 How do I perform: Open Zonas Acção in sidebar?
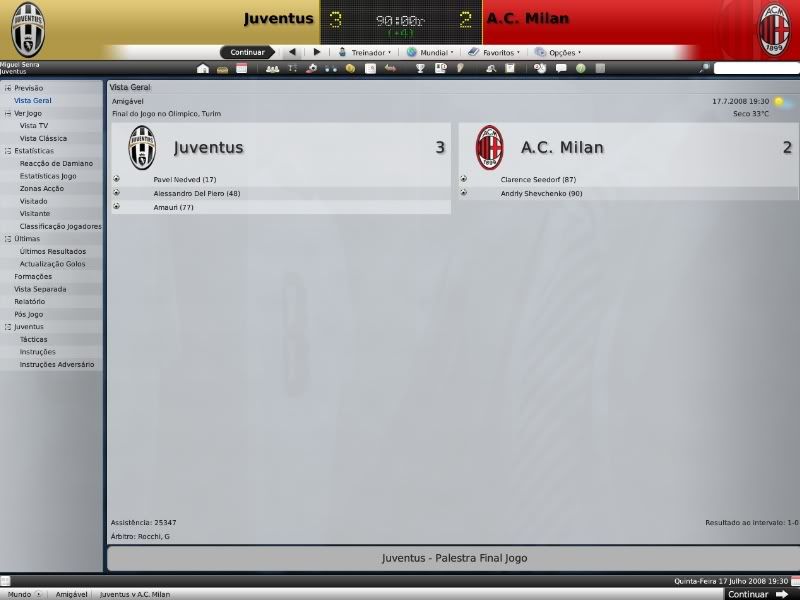(42, 188)
